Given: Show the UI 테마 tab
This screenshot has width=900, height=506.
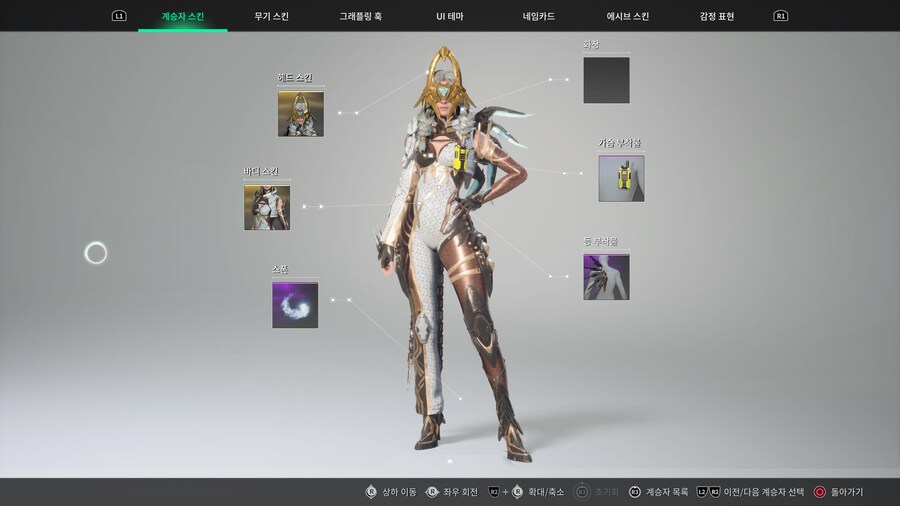Looking at the screenshot, I should click(x=450, y=16).
